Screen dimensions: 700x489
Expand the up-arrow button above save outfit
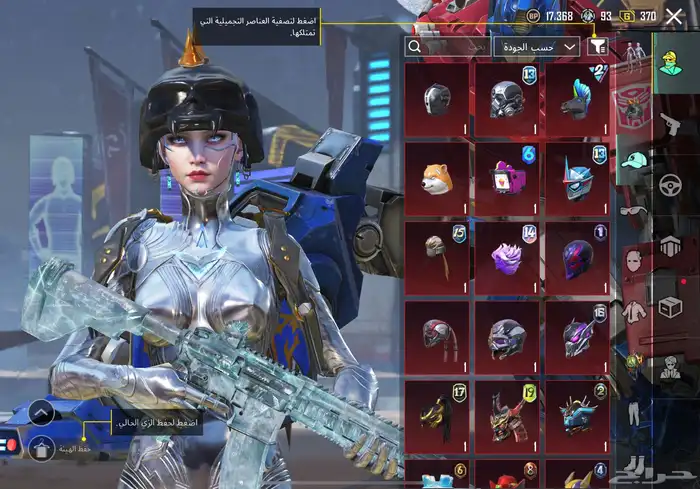click(x=41, y=412)
